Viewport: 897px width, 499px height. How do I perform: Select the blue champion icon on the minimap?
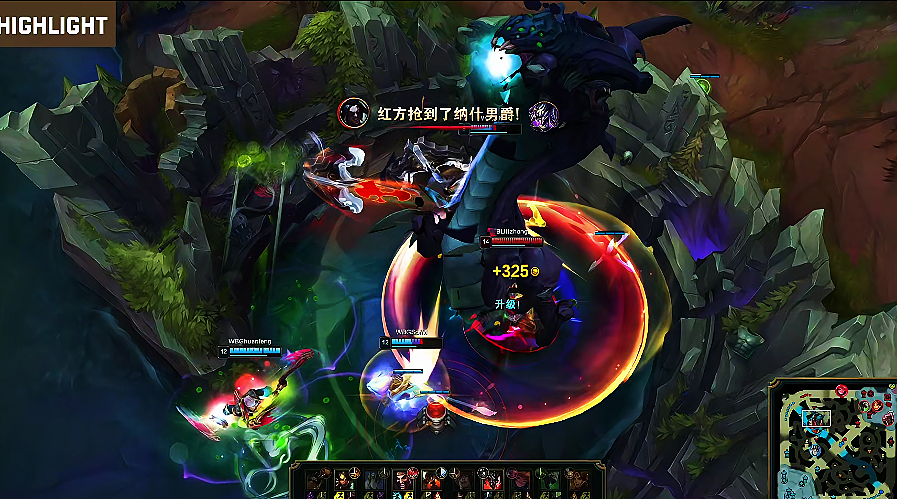[x=816, y=450]
